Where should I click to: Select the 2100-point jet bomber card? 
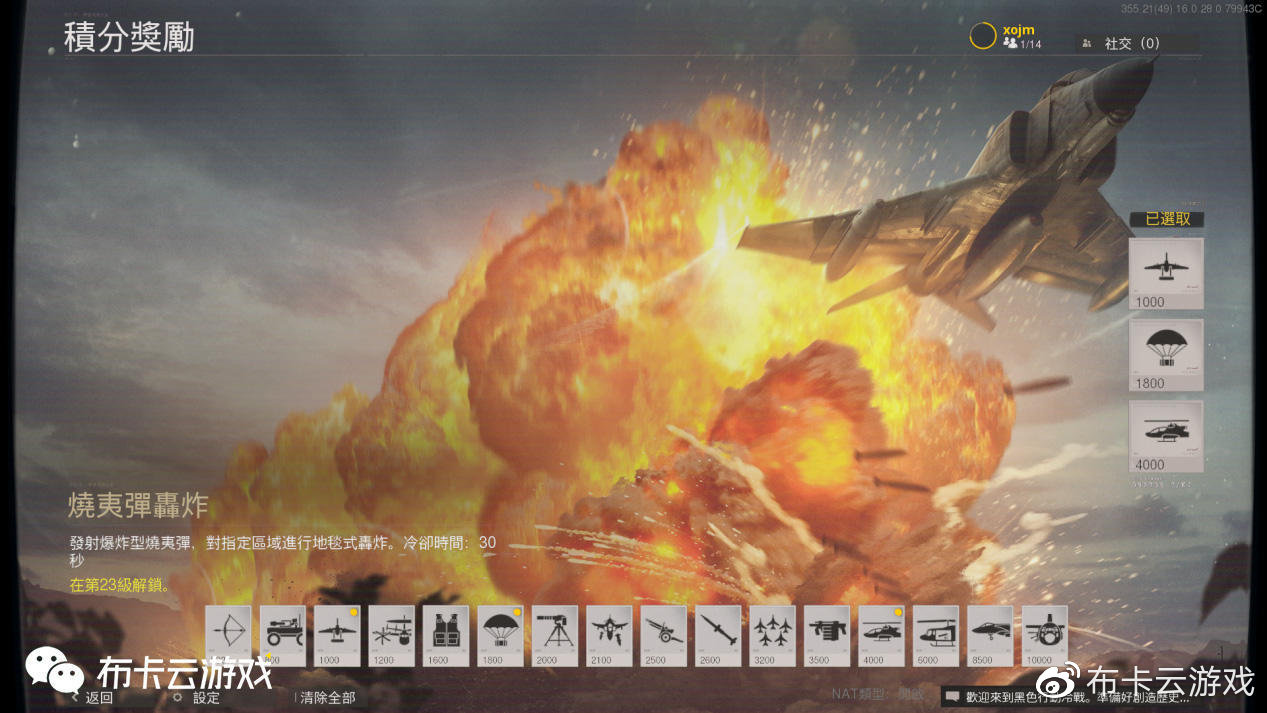coord(609,634)
